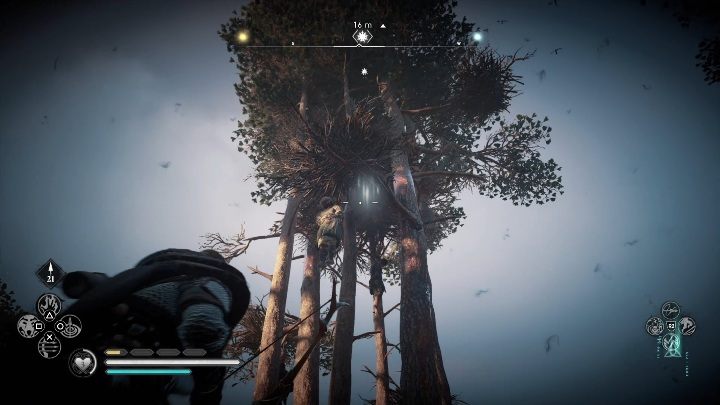
Task: Activate the wolf head ability icon
Action: click(27, 326)
